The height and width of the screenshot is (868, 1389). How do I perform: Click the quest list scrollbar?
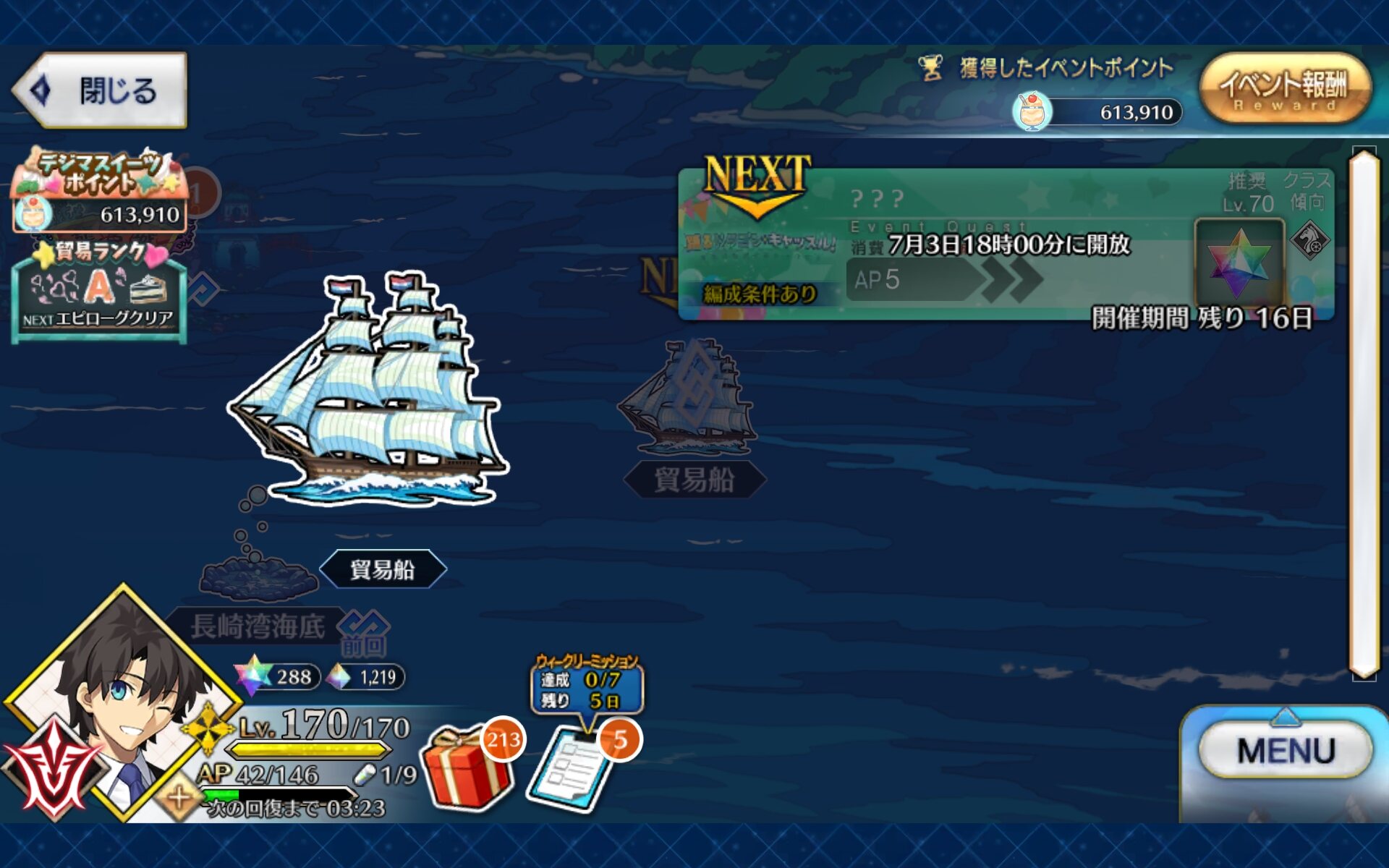[1364, 412]
